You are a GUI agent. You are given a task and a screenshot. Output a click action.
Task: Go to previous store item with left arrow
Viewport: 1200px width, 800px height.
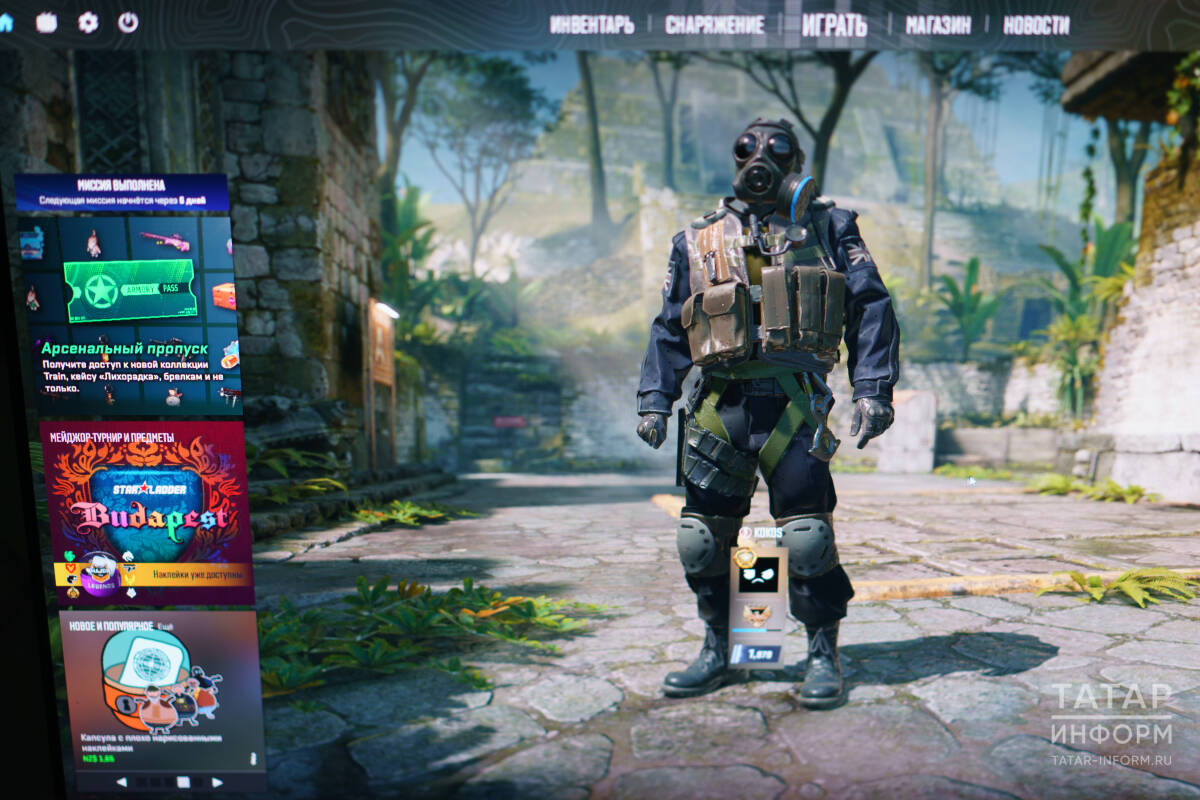coord(121,782)
